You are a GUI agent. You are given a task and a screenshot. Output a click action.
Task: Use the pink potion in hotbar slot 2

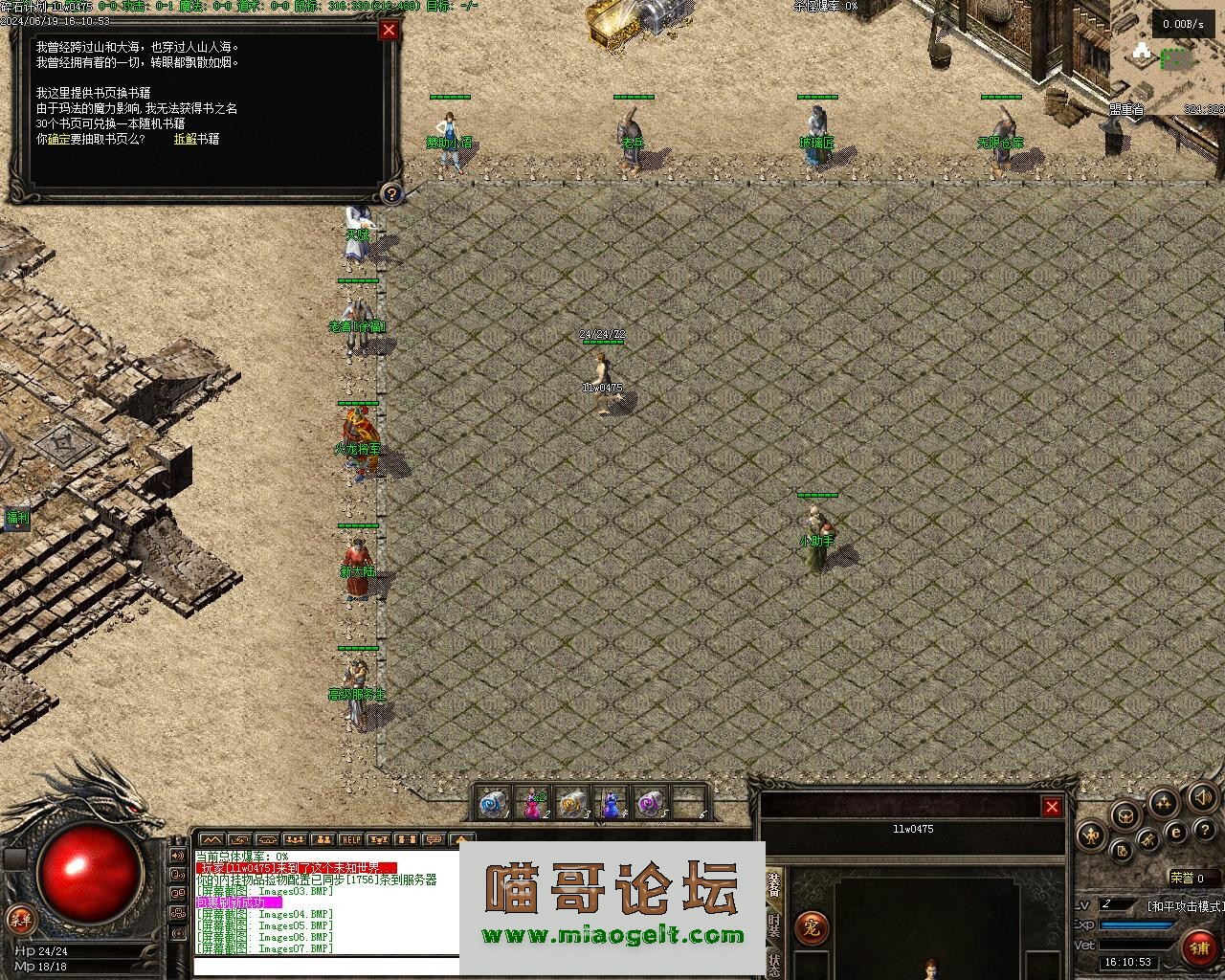[x=531, y=804]
